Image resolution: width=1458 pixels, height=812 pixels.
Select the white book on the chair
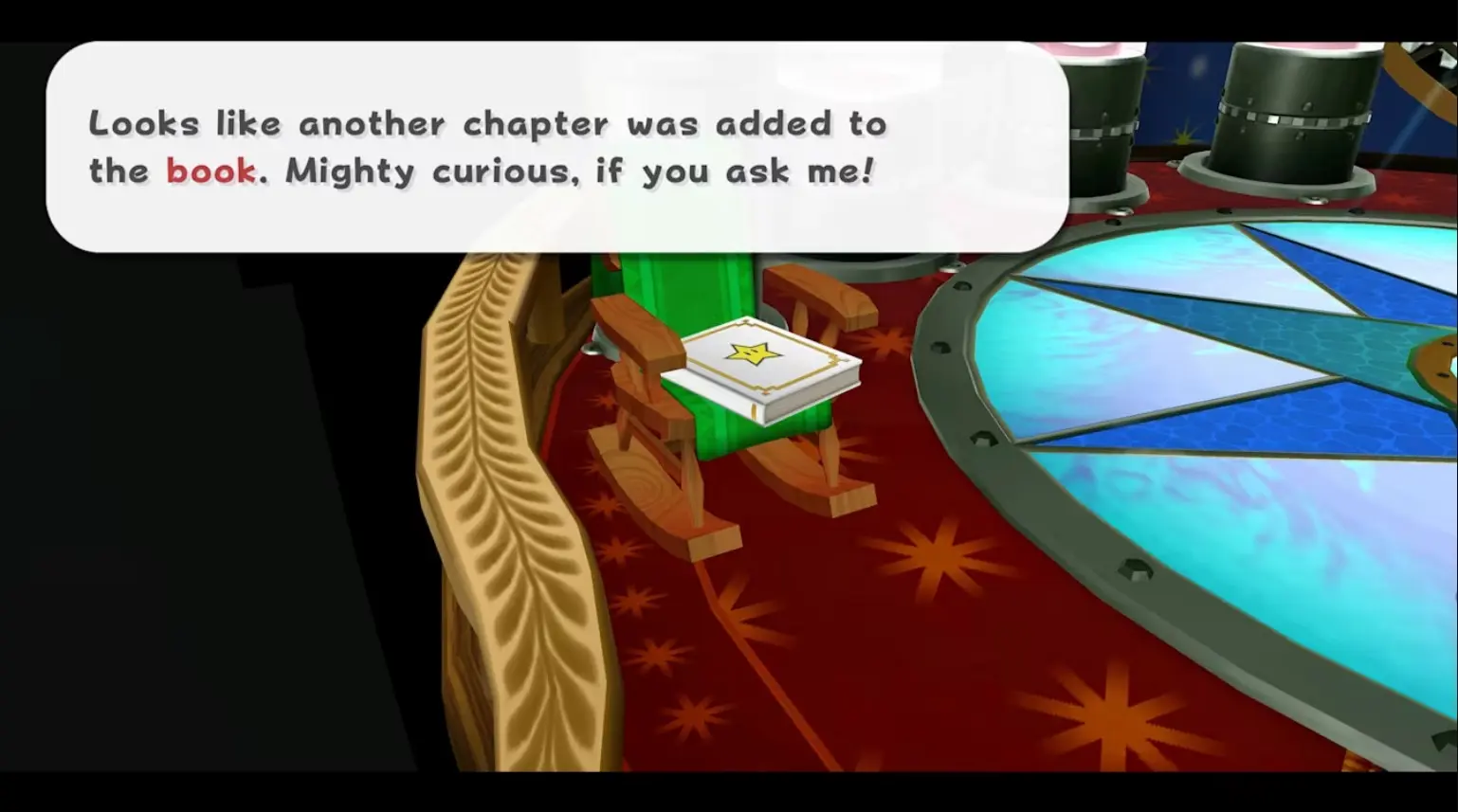click(763, 370)
